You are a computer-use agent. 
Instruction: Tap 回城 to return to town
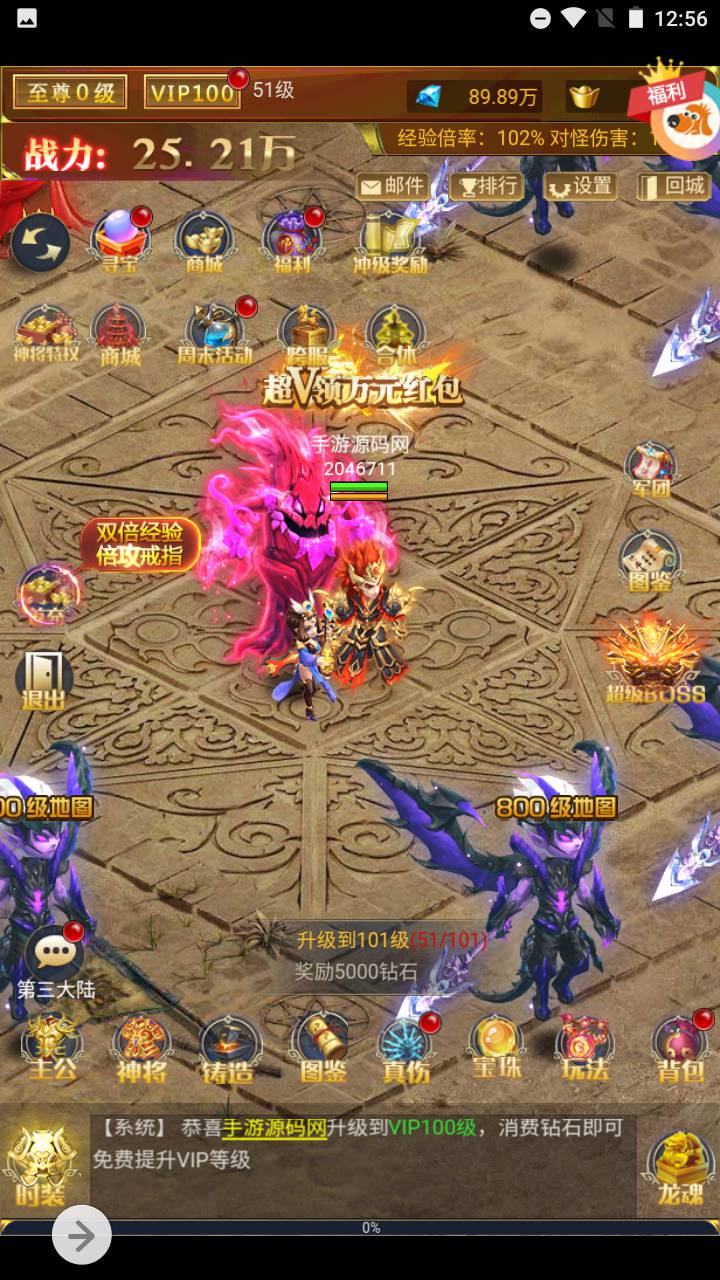[672, 186]
